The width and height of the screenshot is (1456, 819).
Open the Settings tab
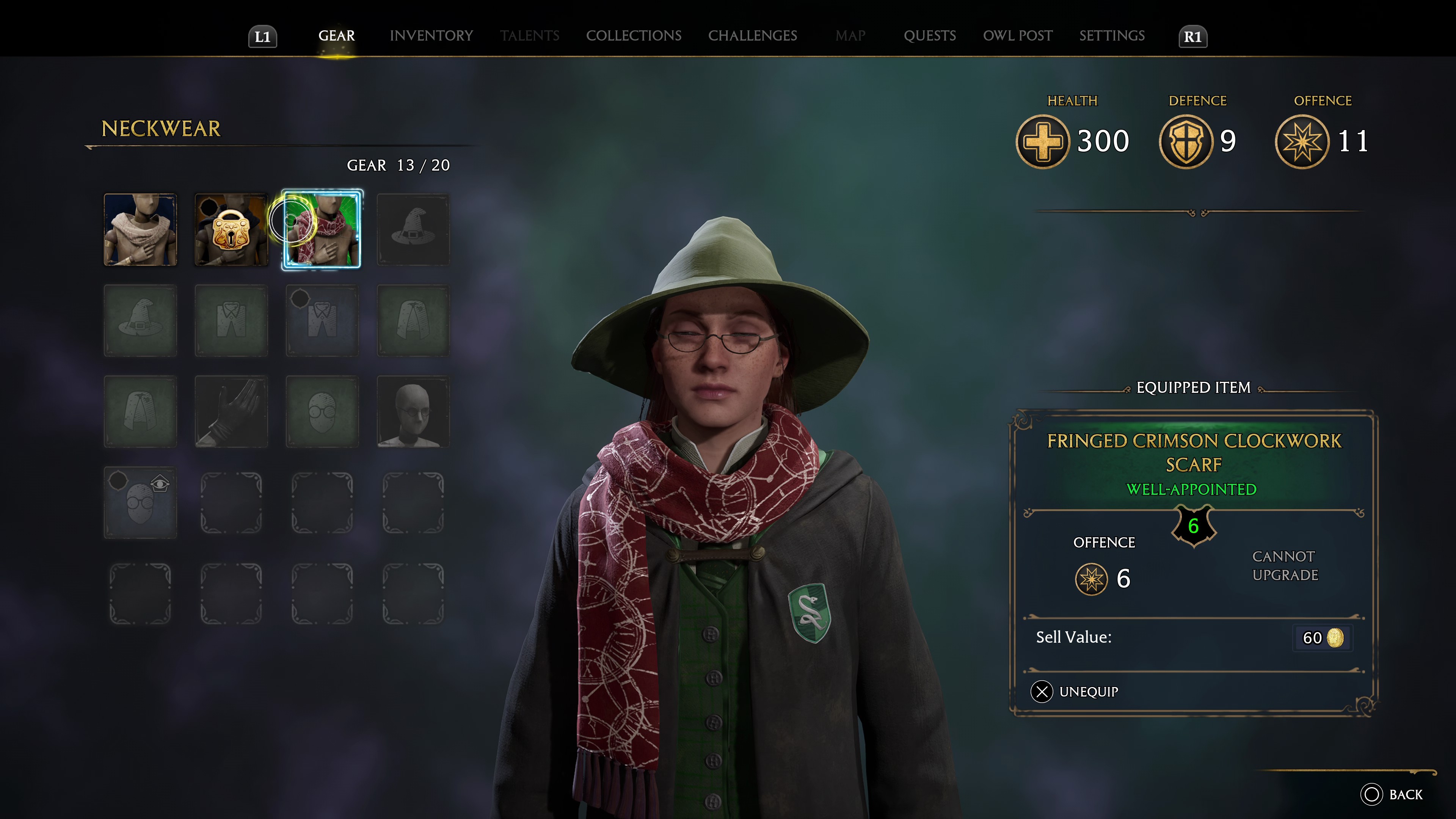pyautogui.click(x=1111, y=36)
